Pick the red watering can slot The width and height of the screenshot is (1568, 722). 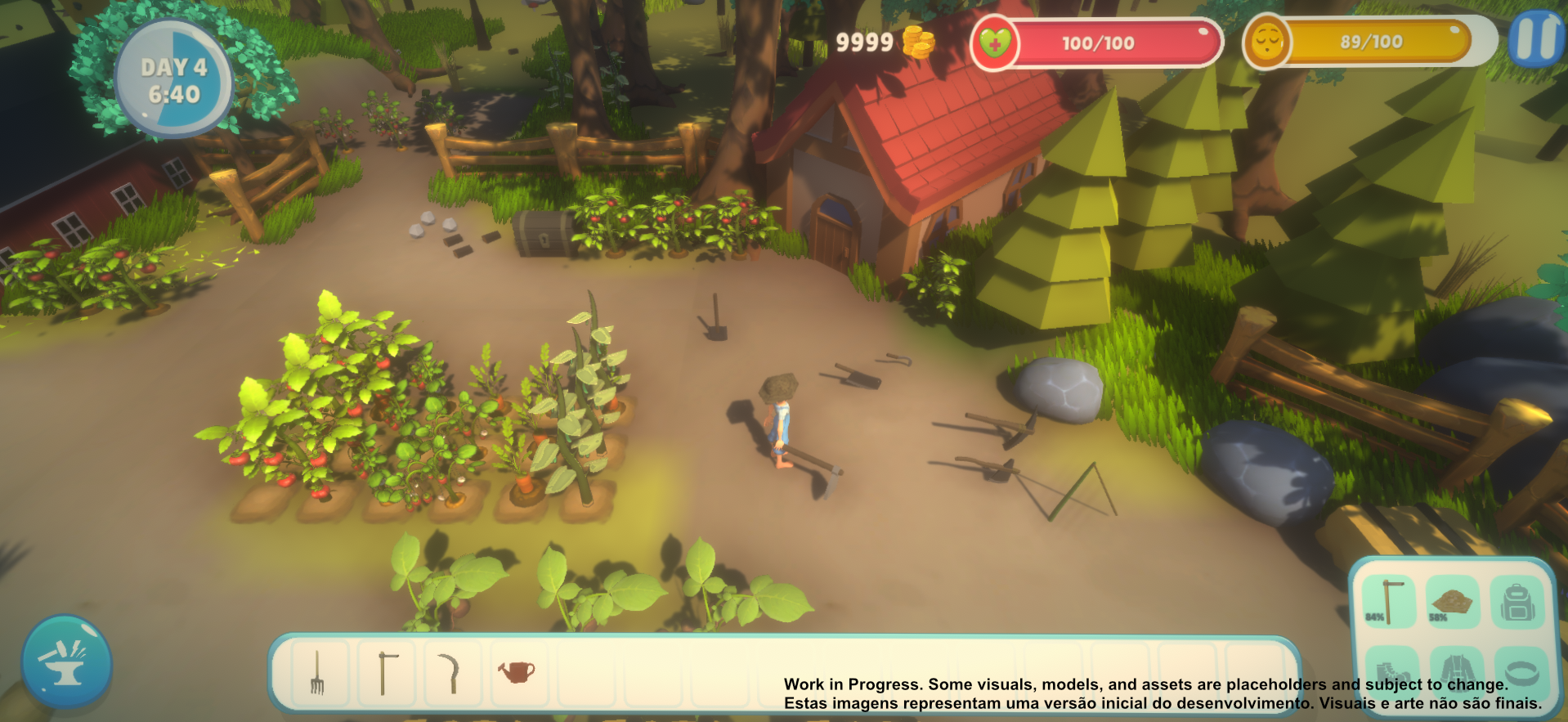point(517,673)
